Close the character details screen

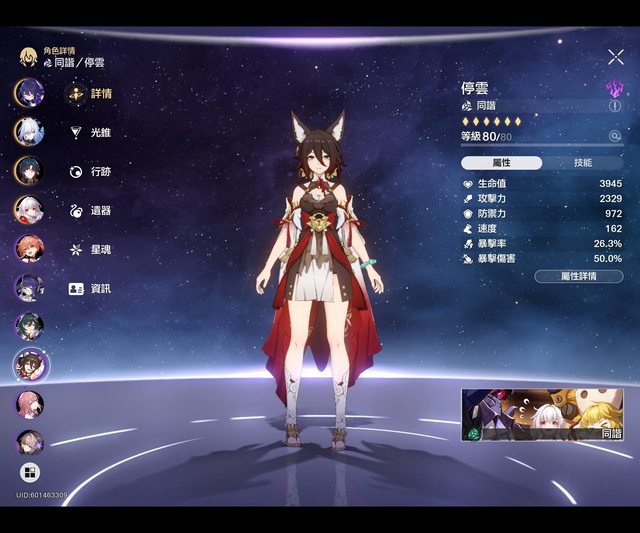tap(615, 58)
